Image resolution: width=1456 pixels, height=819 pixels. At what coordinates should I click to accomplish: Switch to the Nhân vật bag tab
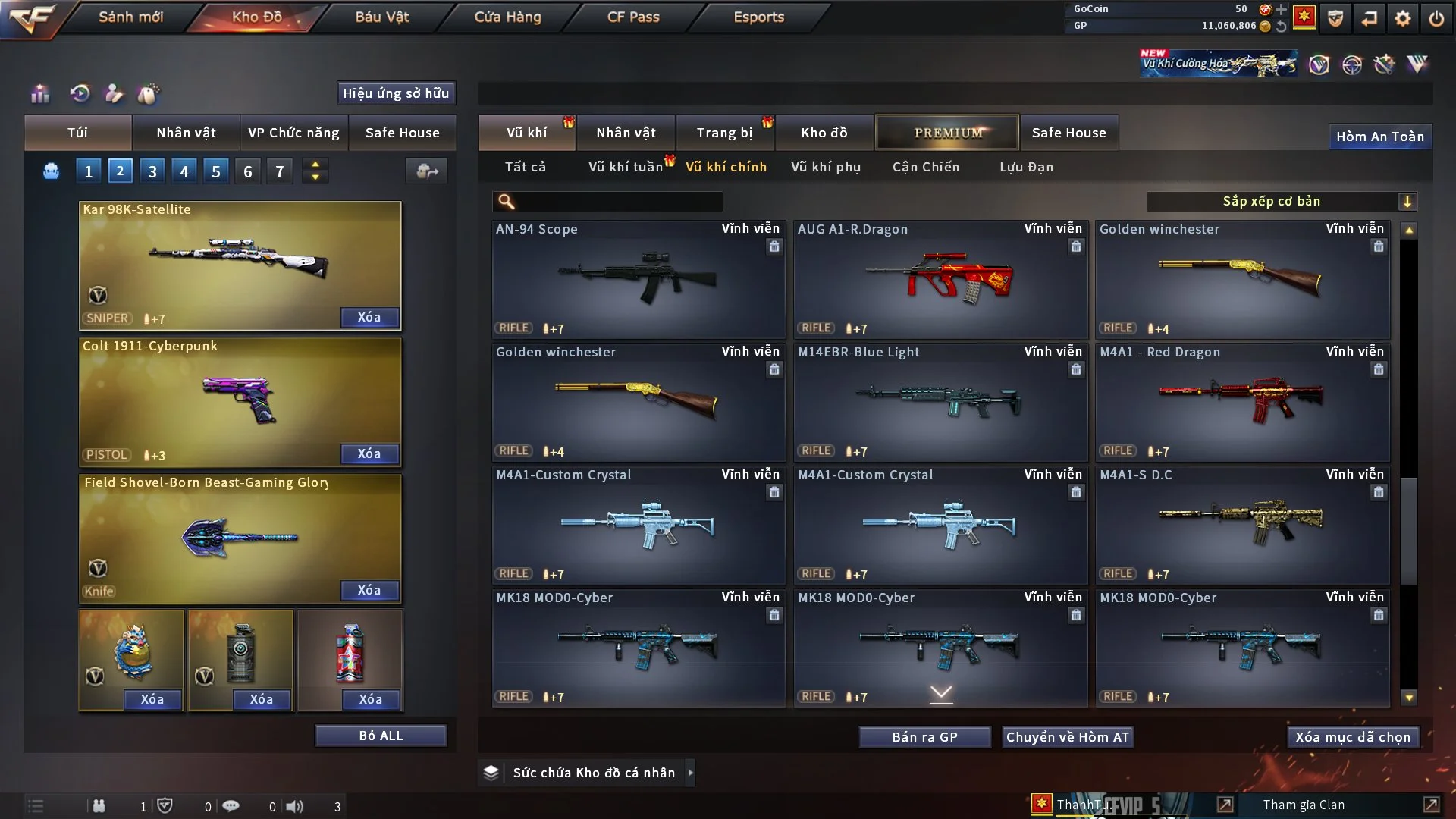[x=186, y=133]
